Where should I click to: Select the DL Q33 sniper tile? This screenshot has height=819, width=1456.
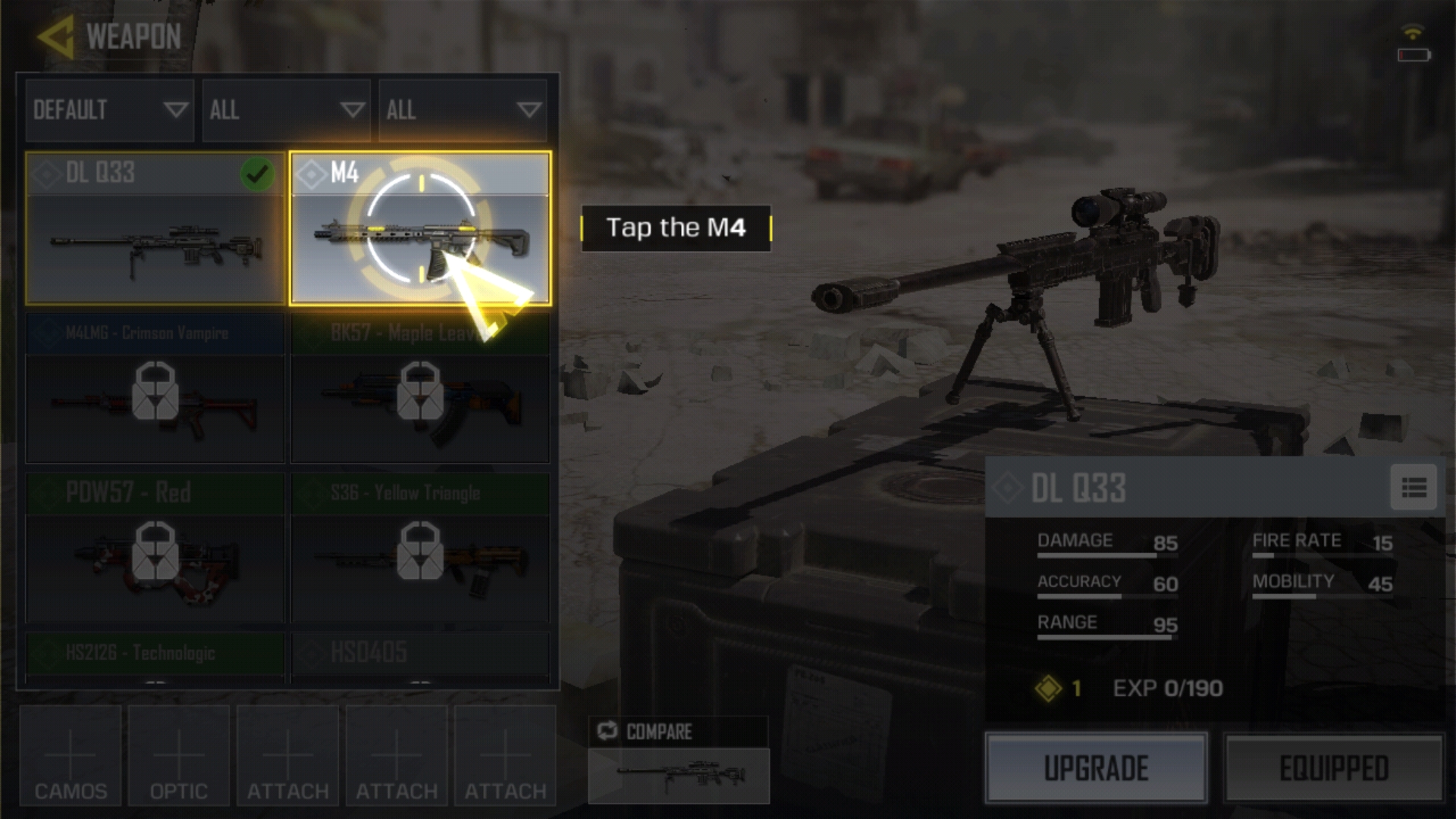(x=155, y=228)
